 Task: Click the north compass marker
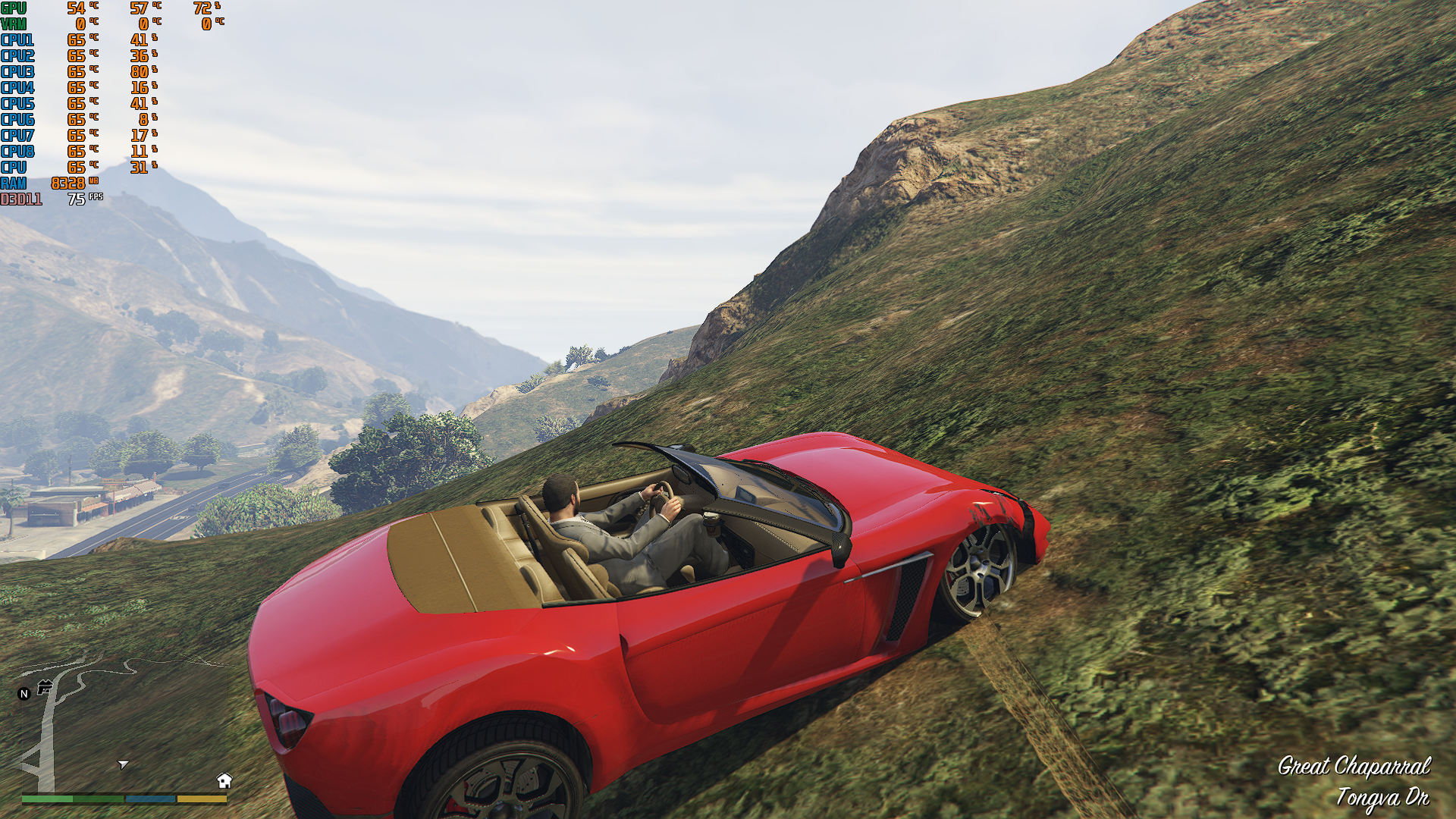(24, 693)
